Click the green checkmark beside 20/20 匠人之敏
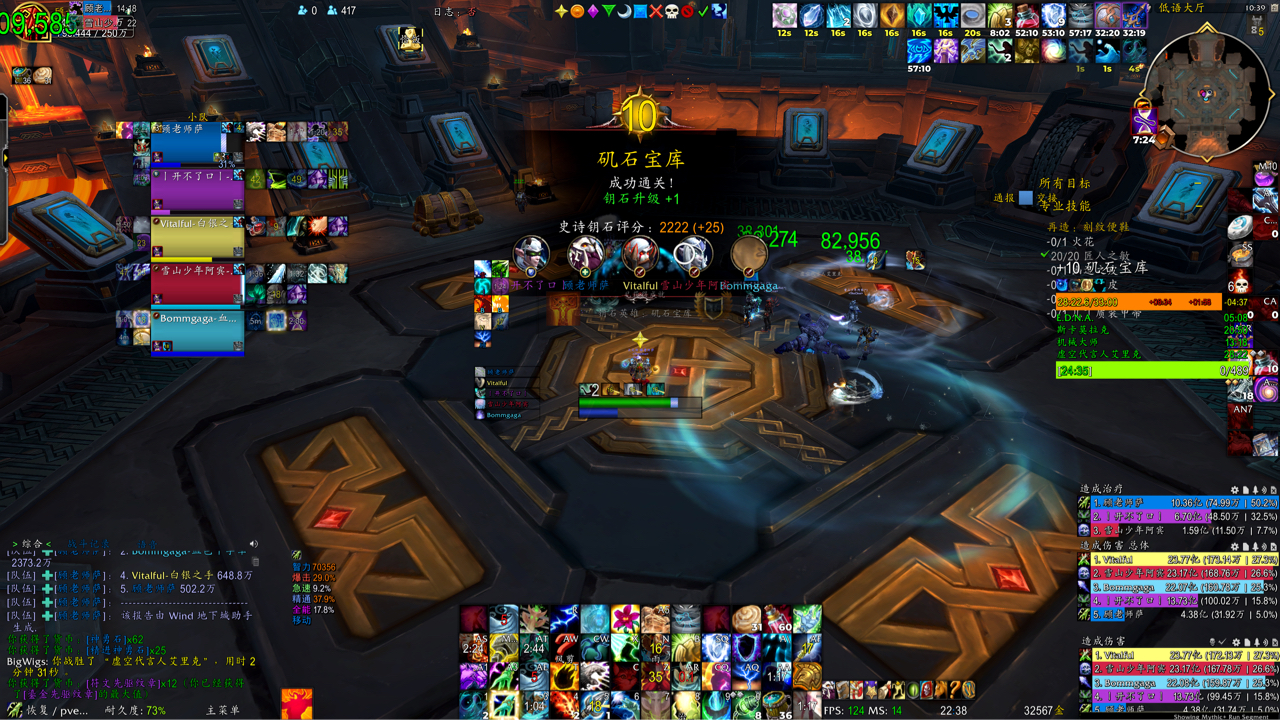Image resolution: width=1280 pixels, height=720 pixels. pyautogui.click(x=1046, y=254)
